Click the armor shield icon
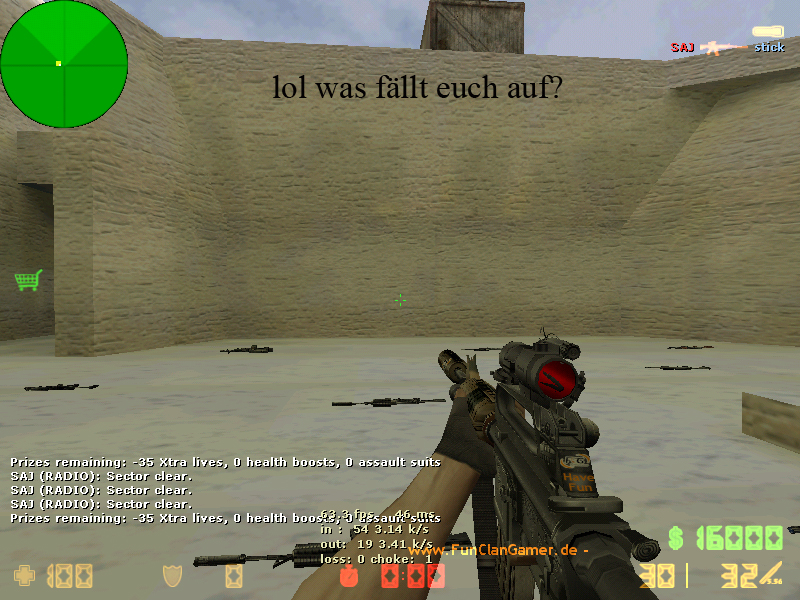Screen dimensions: 800x600 pos(173,576)
